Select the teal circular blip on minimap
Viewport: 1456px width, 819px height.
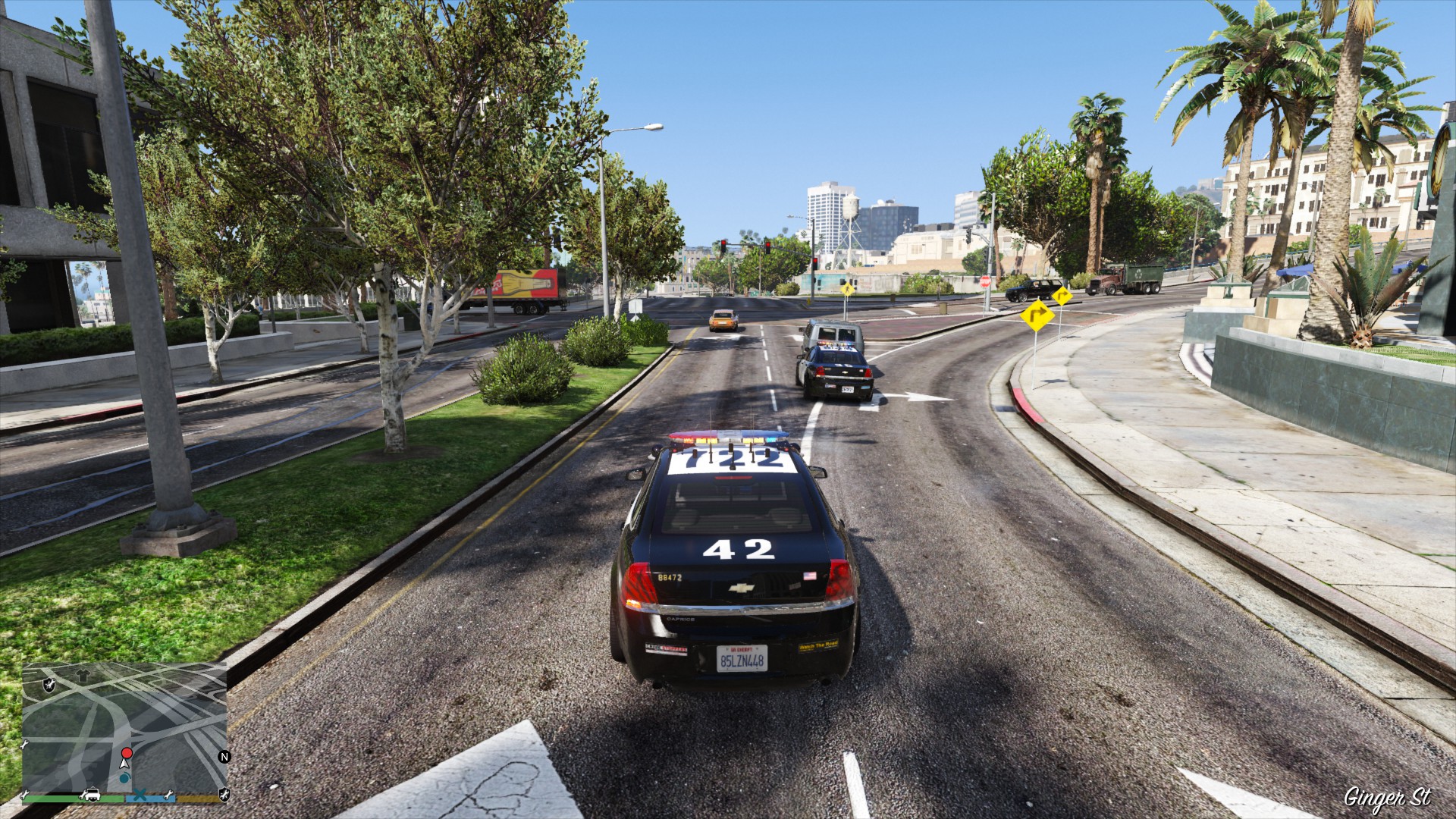coord(124,778)
